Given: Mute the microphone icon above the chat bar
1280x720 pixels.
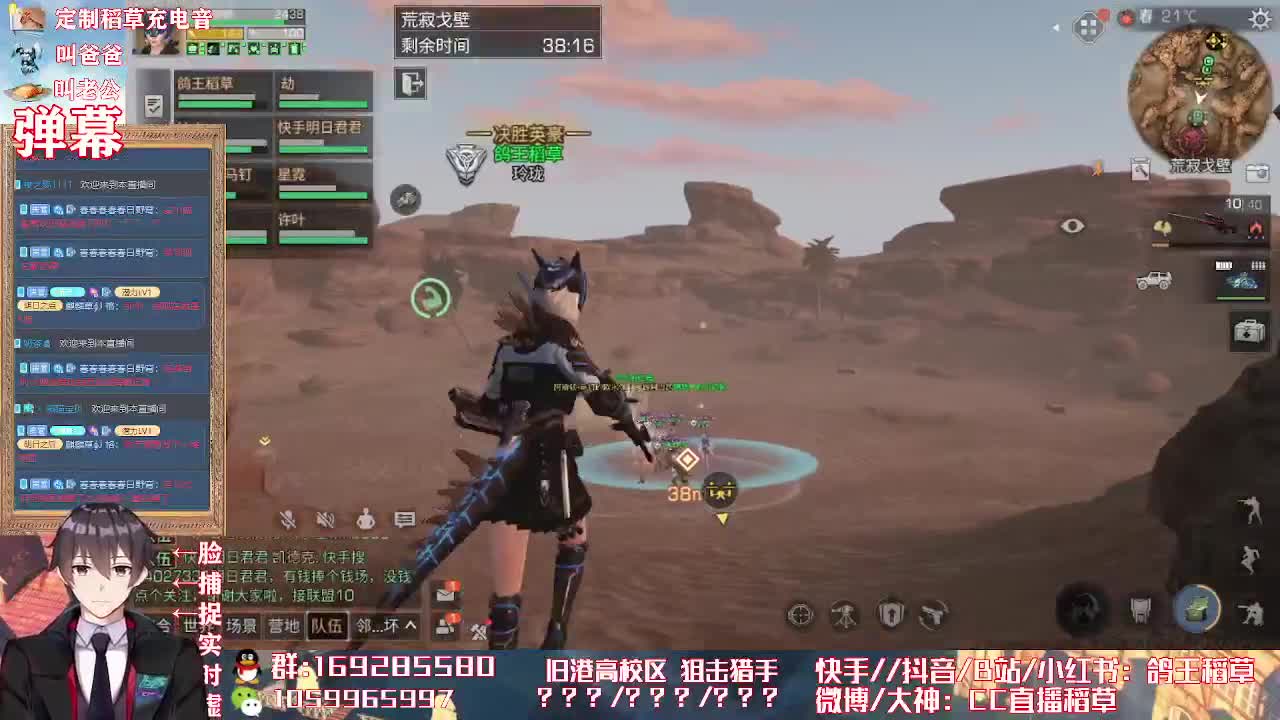Looking at the screenshot, I should [288, 520].
